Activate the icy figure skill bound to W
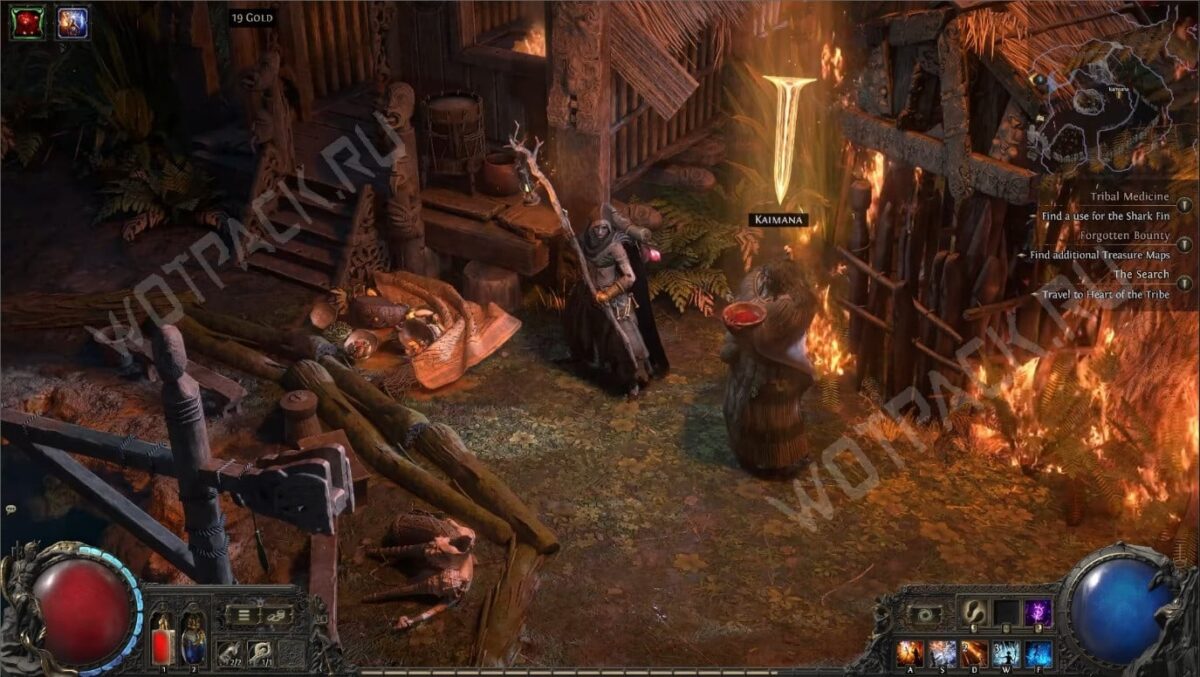This screenshot has height=677, width=1200. click(x=1006, y=654)
